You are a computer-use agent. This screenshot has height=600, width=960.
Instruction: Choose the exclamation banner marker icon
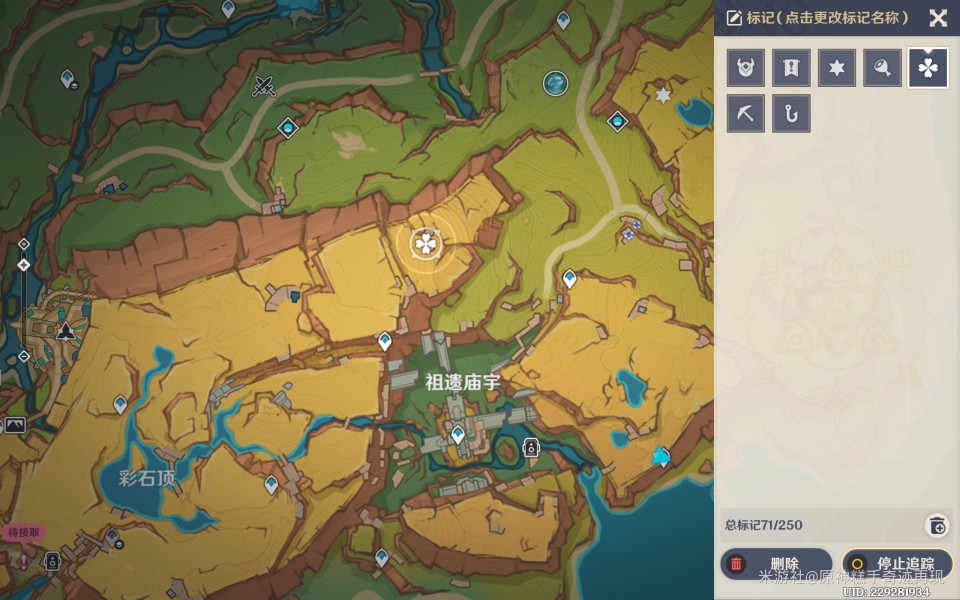[791, 68]
